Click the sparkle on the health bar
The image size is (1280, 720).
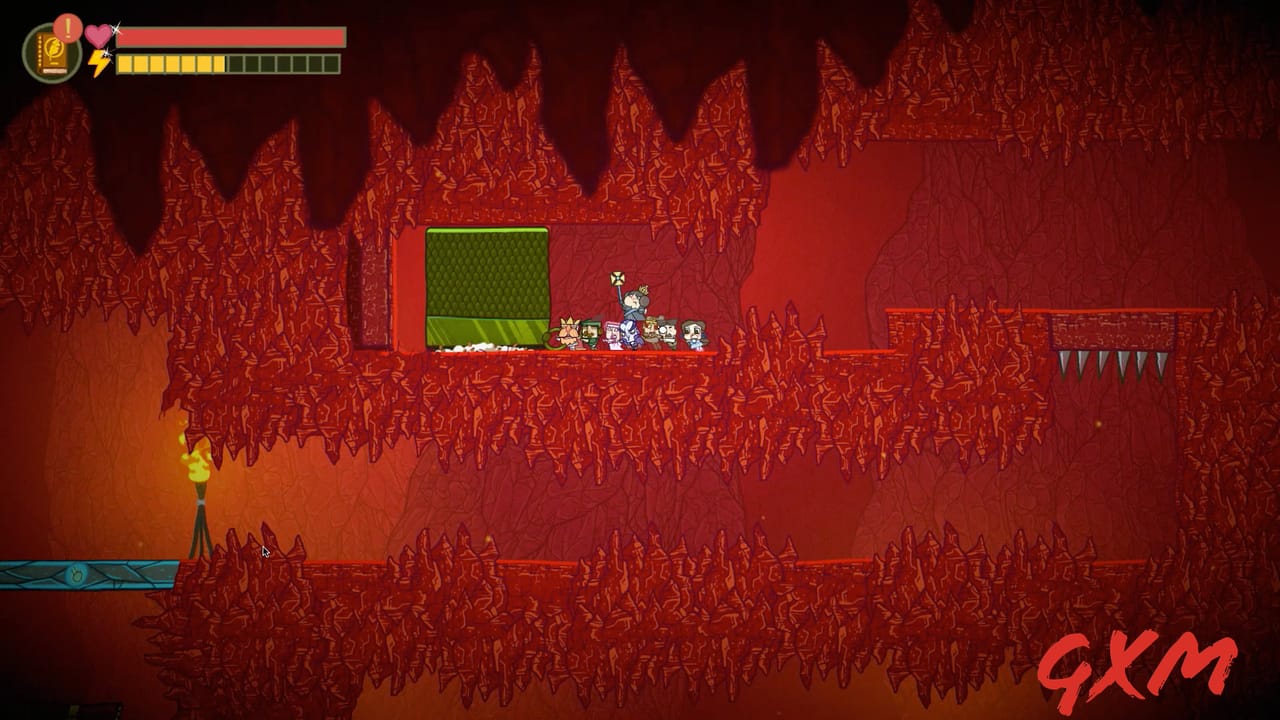pos(116,30)
